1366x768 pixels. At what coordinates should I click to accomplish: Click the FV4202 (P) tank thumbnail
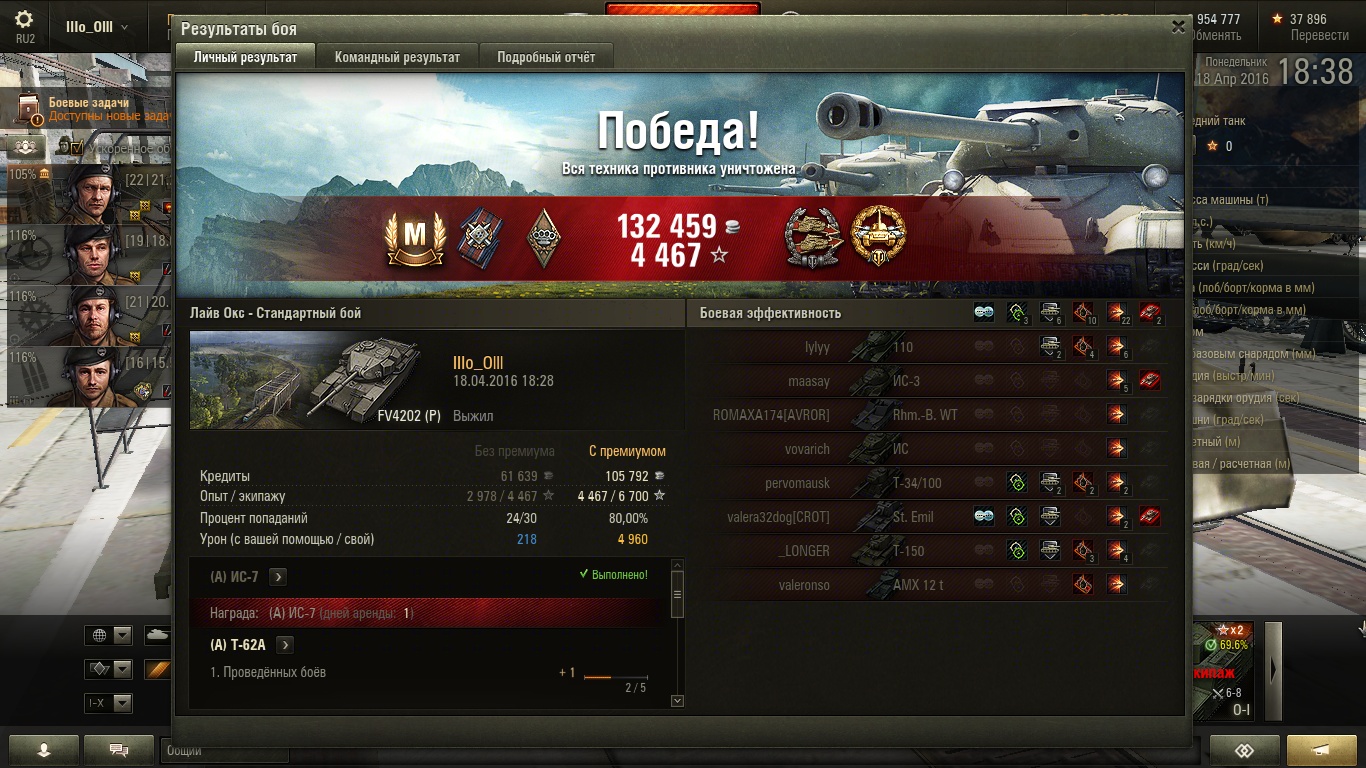pos(315,380)
